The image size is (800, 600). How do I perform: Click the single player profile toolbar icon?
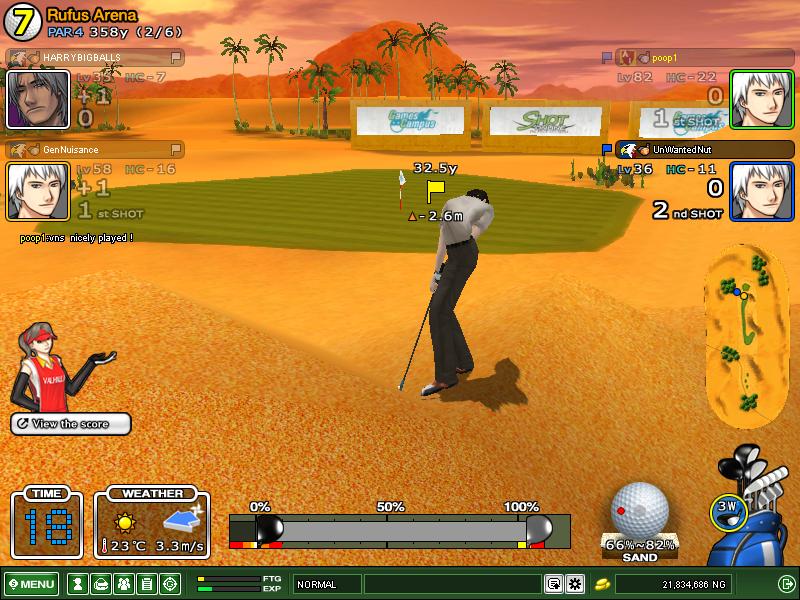coord(77,584)
